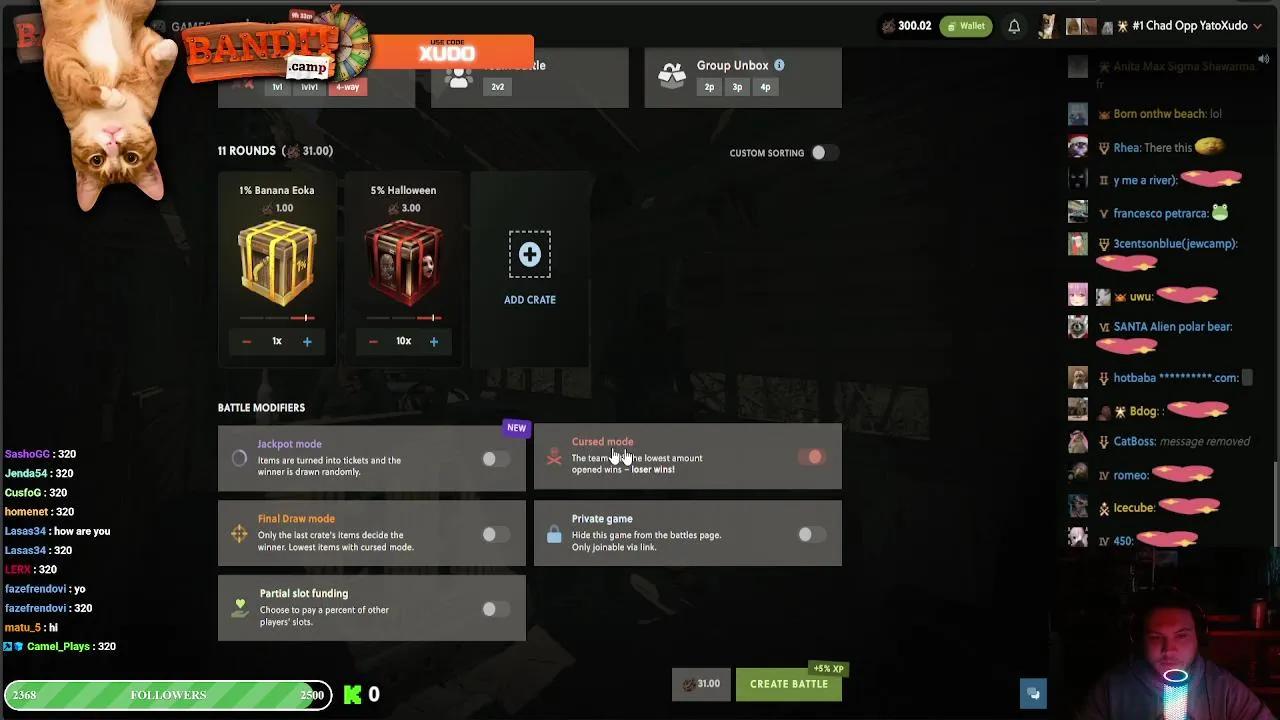The width and height of the screenshot is (1280, 720).
Task: Click the Jackpot mode ticket icon
Action: (239, 457)
